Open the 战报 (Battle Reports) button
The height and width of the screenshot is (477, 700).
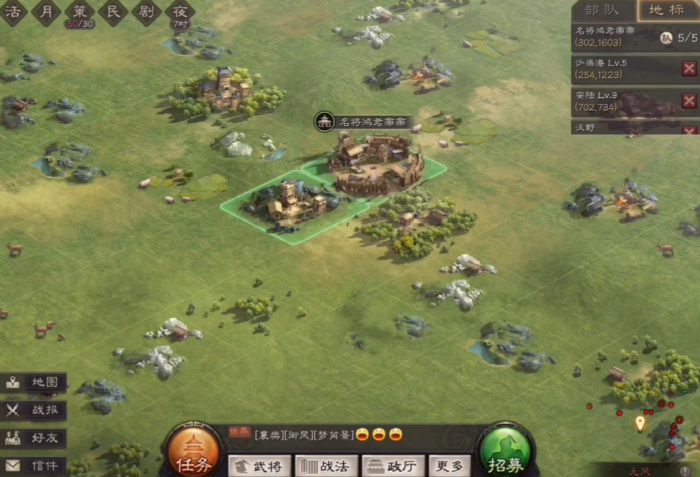(x=34, y=410)
